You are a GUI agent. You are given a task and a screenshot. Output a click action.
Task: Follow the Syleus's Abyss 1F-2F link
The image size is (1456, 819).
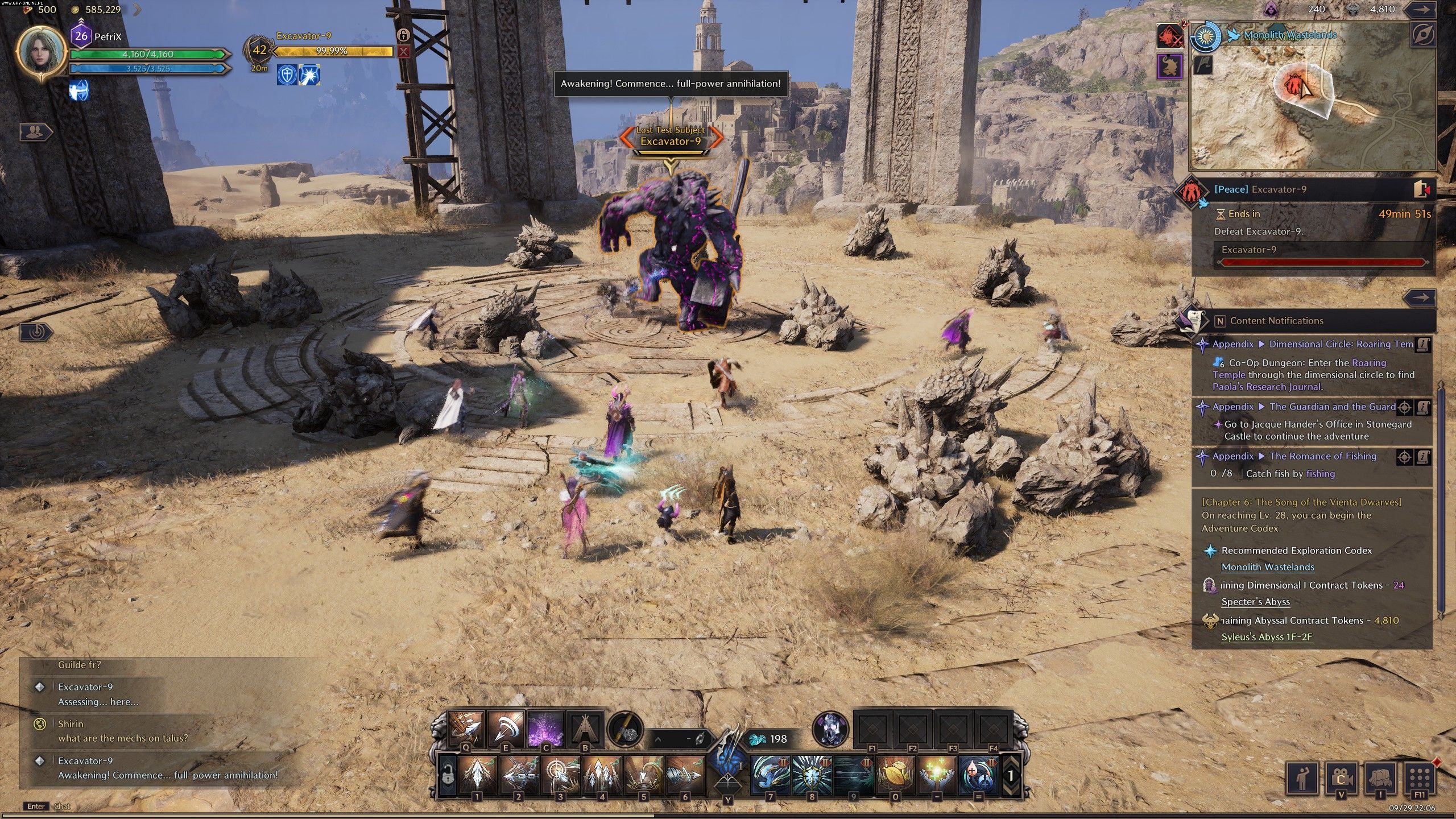(1267, 637)
